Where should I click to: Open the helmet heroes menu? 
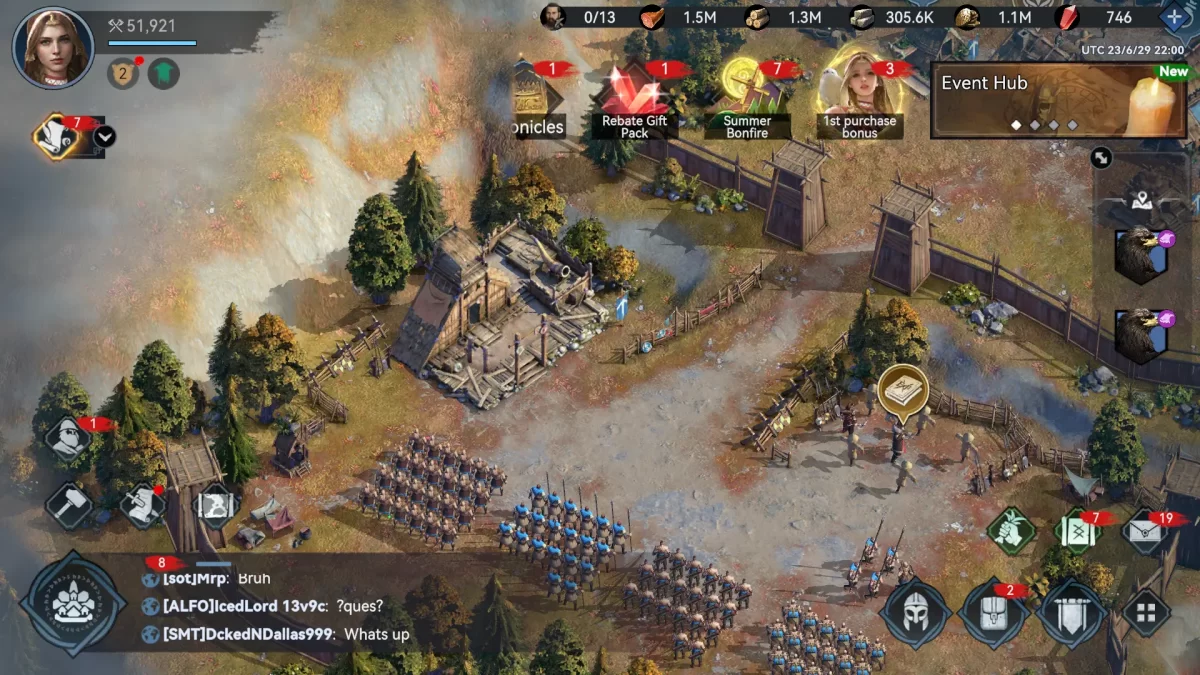[x=915, y=612]
